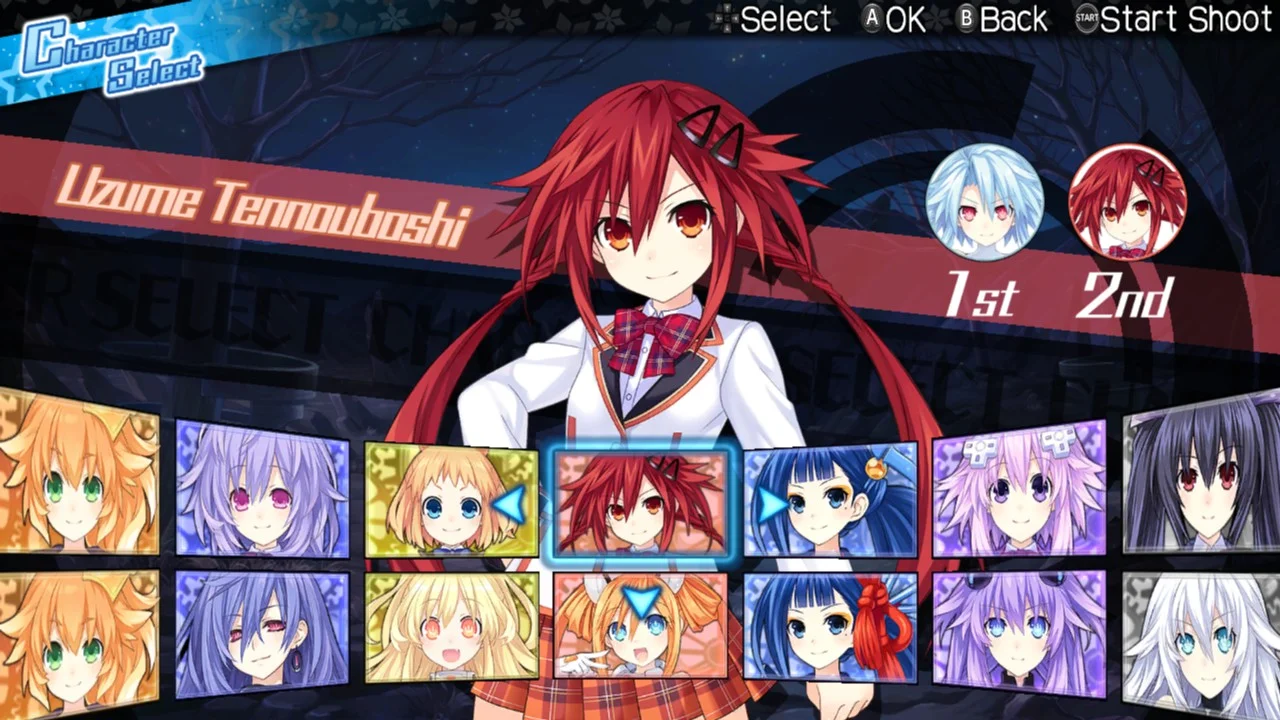
Task: Click the down arrow cursor in the bottom row
Action: 640,597
